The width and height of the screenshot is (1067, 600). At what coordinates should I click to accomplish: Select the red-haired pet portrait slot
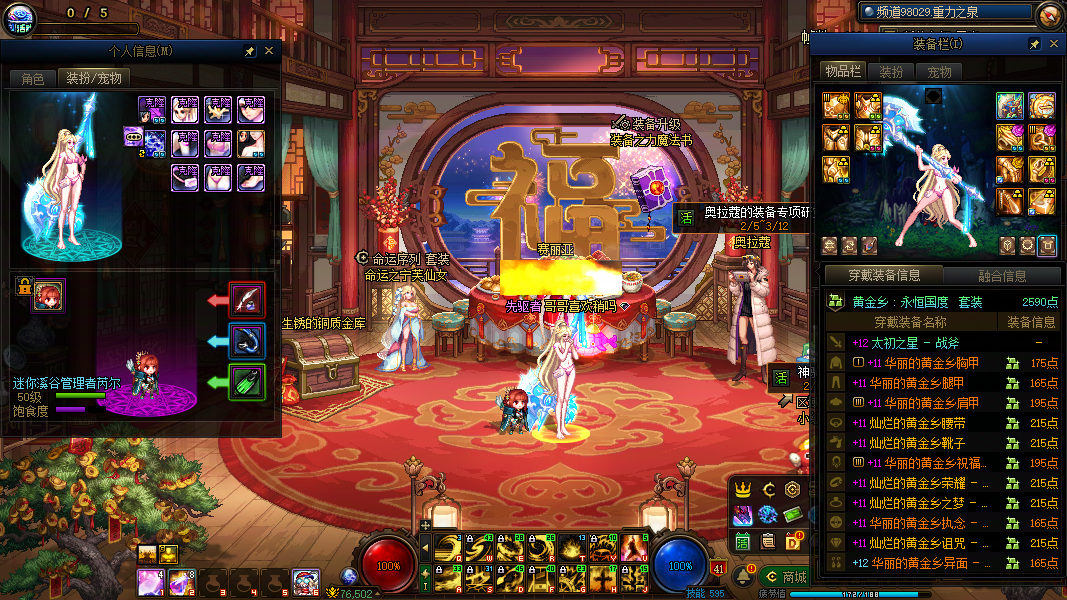49,295
